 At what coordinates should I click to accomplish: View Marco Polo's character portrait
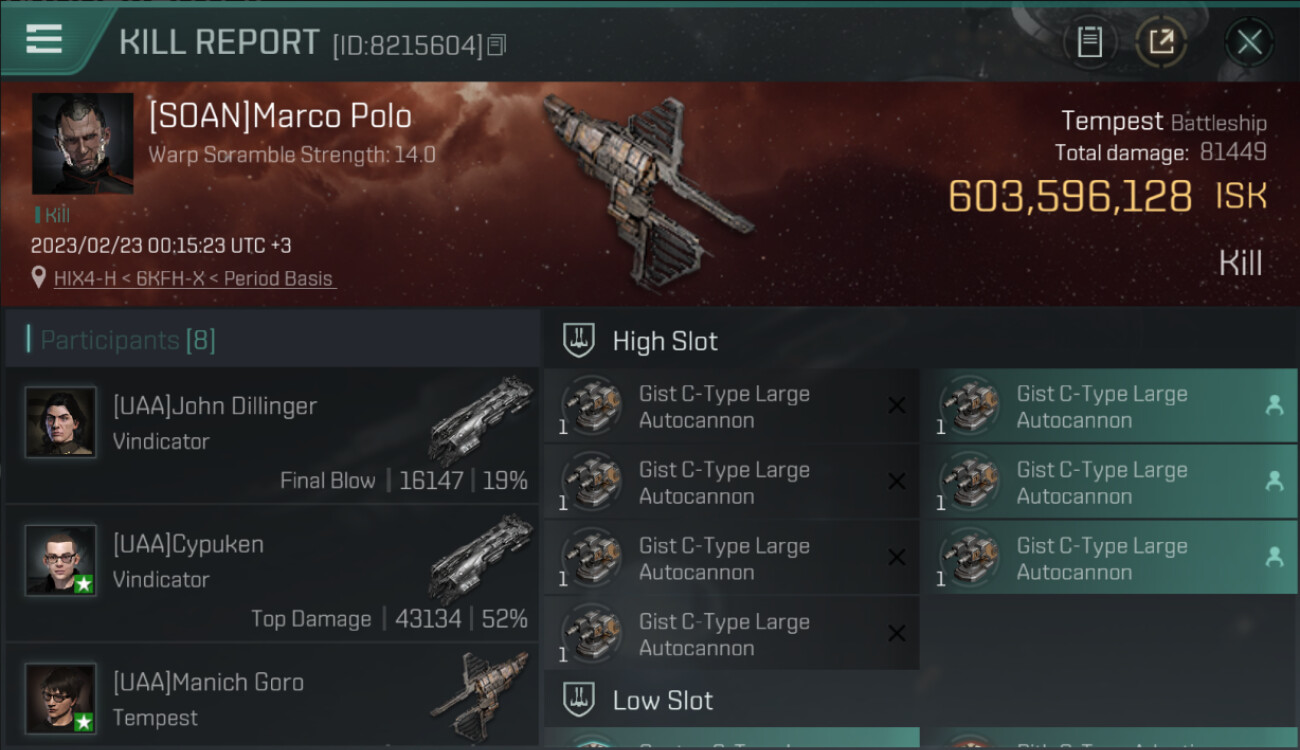click(x=83, y=143)
